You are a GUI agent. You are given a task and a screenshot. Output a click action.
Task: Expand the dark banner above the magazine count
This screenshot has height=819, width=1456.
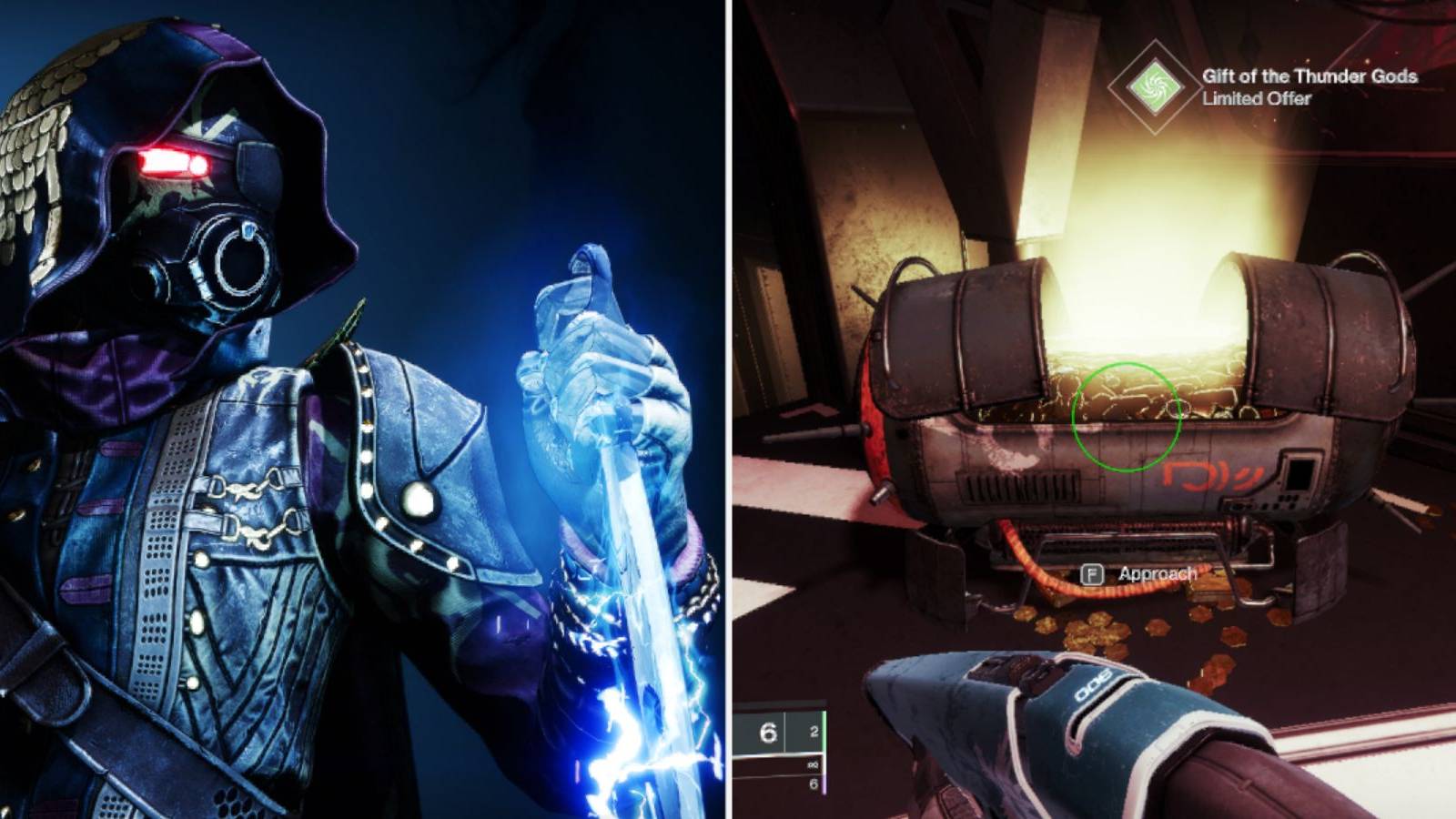(x=778, y=703)
